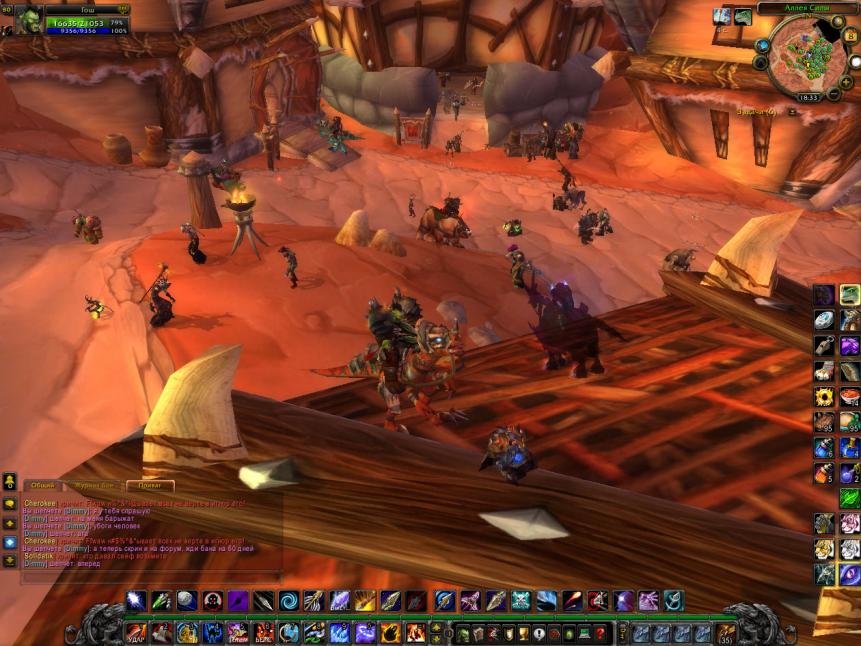Click the lizard buff icon near minimap
The width and height of the screenshot is (861, 646).
click(742, 17)
